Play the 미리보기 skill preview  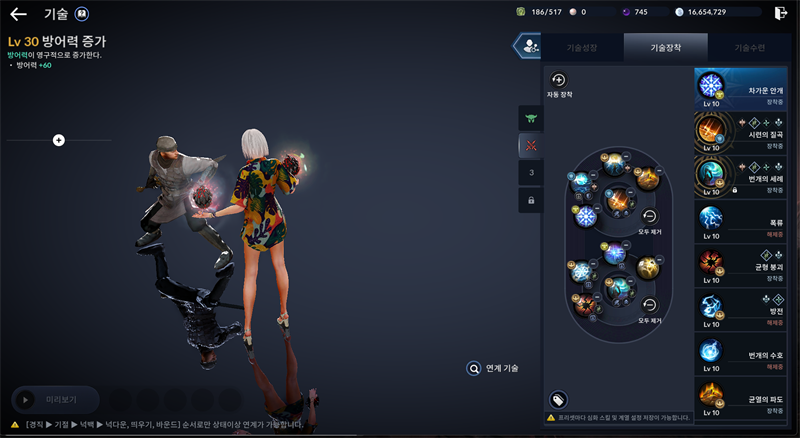(55, 399)
